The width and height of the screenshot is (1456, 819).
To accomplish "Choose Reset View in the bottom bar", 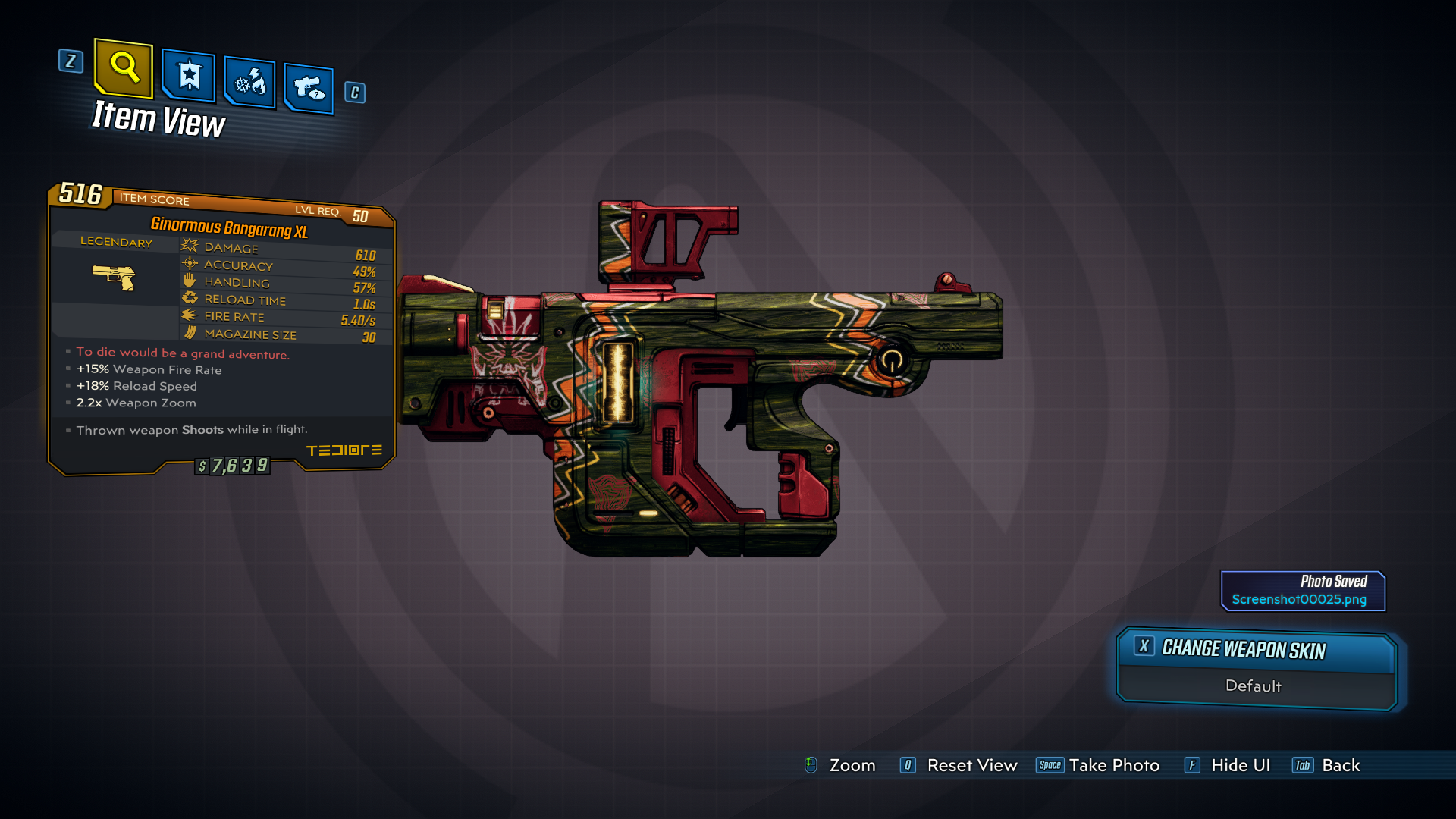I will [971, 765].
